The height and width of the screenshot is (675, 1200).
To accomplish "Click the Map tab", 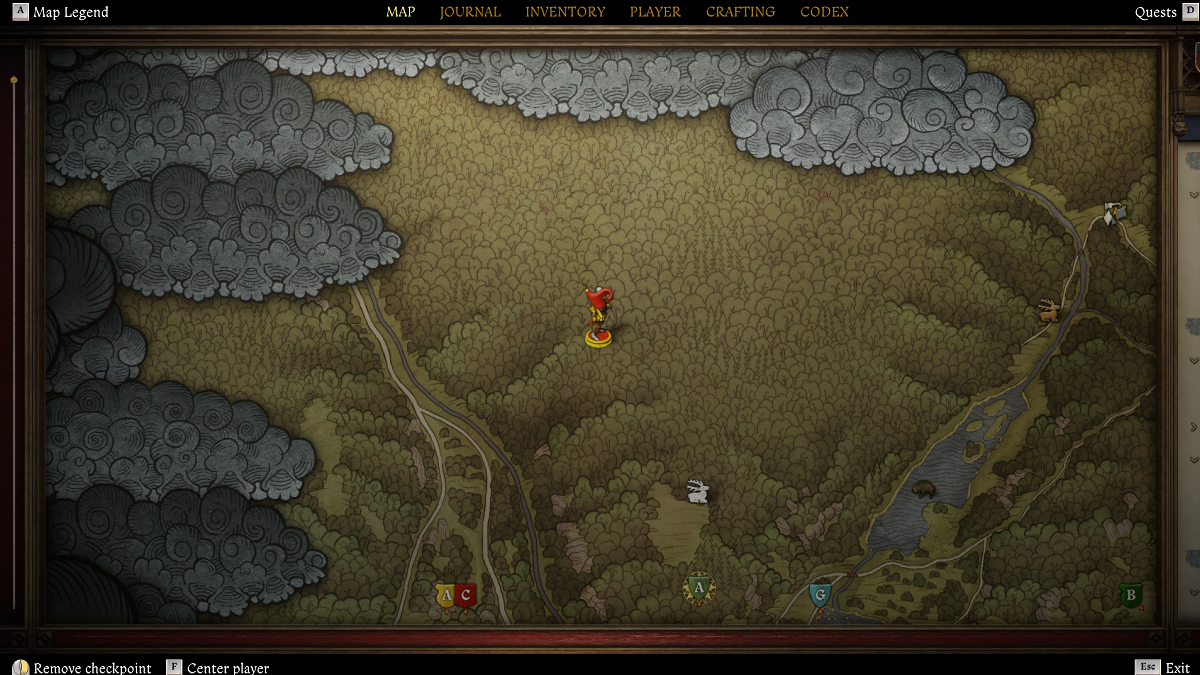I will [x=400, y=12].
